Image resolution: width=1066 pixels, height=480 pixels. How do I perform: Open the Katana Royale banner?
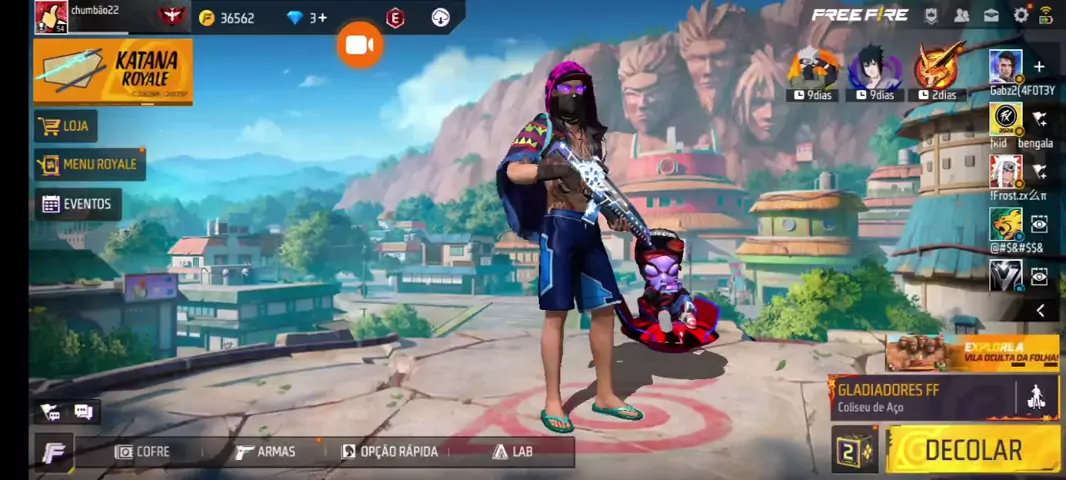(113, 71)
